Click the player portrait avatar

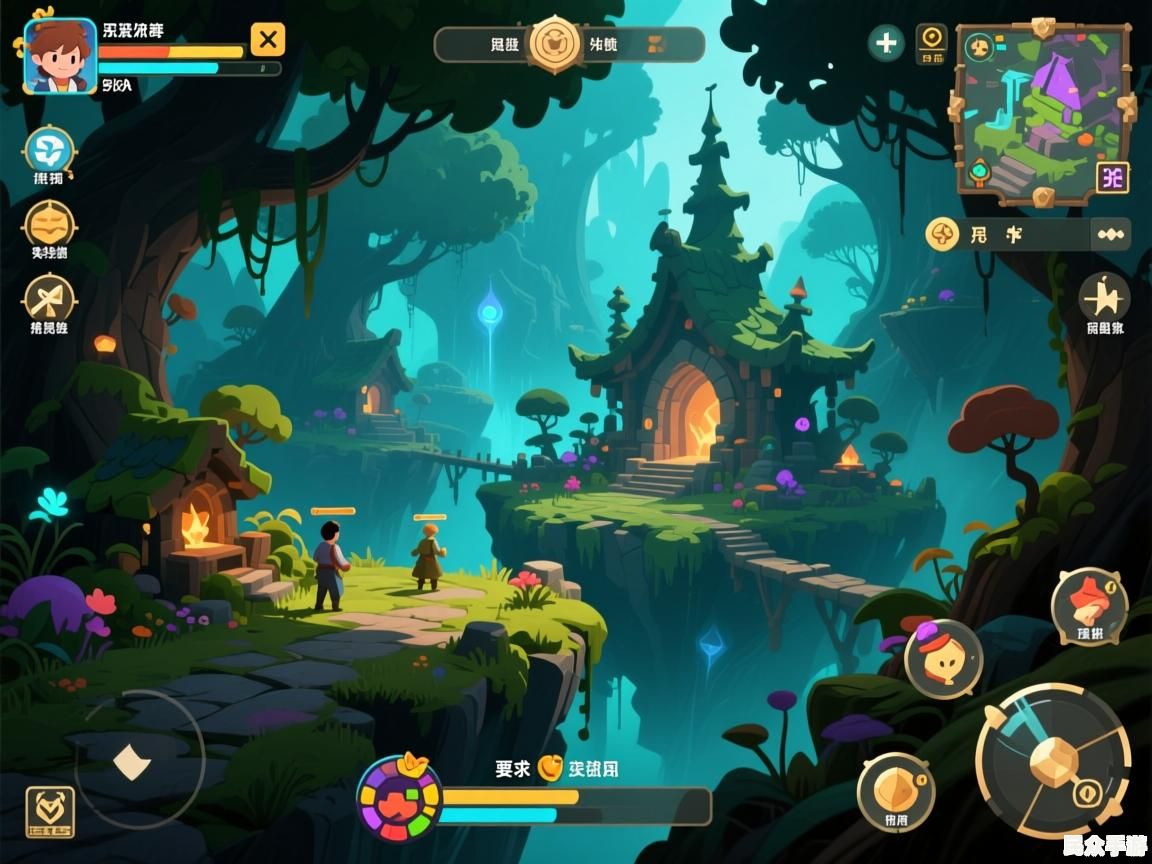click(59, 56)
